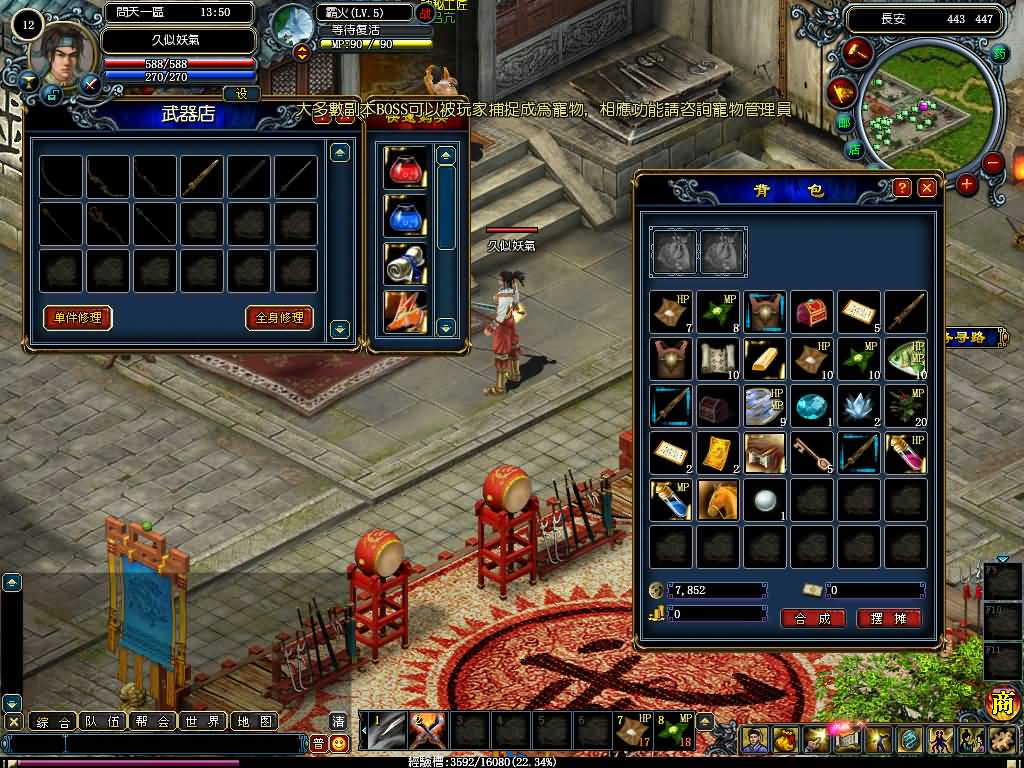Screen dimensions: 1024x768
Task: Buy the red potion in quick-buy list
Action: [x=405, y=168]
